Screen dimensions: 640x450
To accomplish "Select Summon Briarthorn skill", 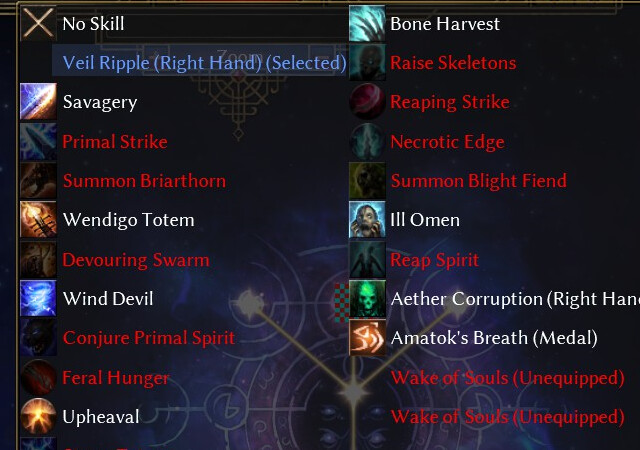I will pyautogui.click(x=143, y=181).
